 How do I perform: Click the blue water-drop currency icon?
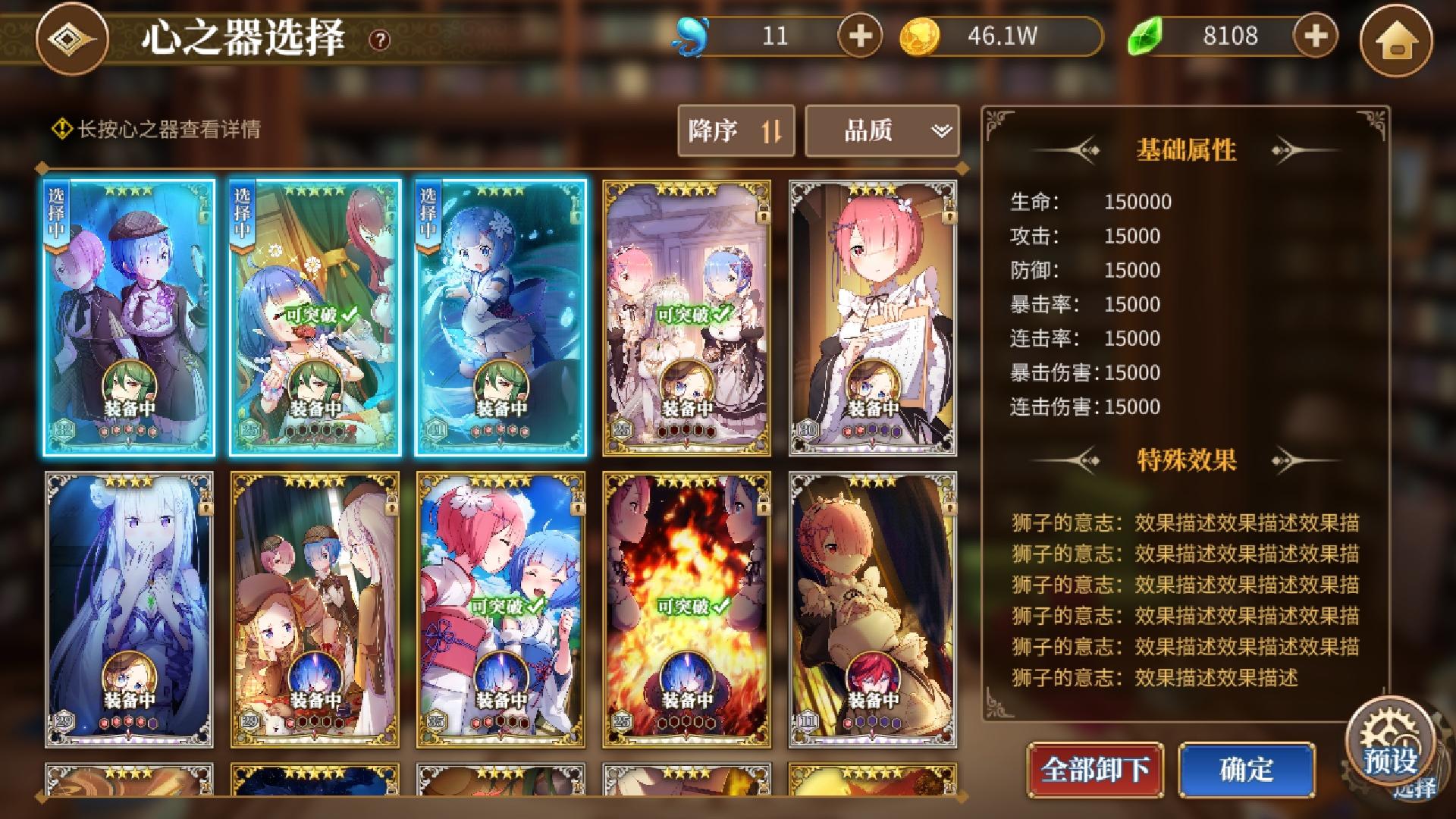[x=694, y=35]
